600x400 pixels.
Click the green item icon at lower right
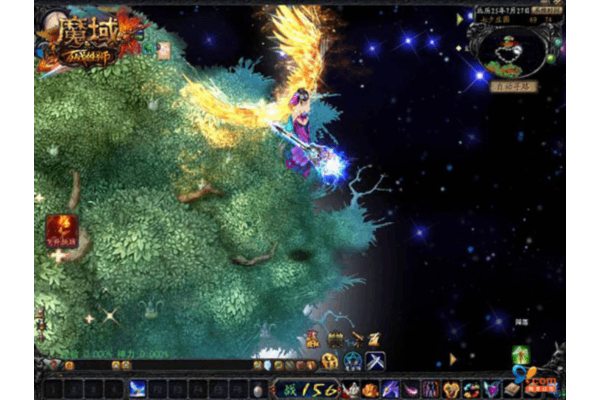(520, 355)
